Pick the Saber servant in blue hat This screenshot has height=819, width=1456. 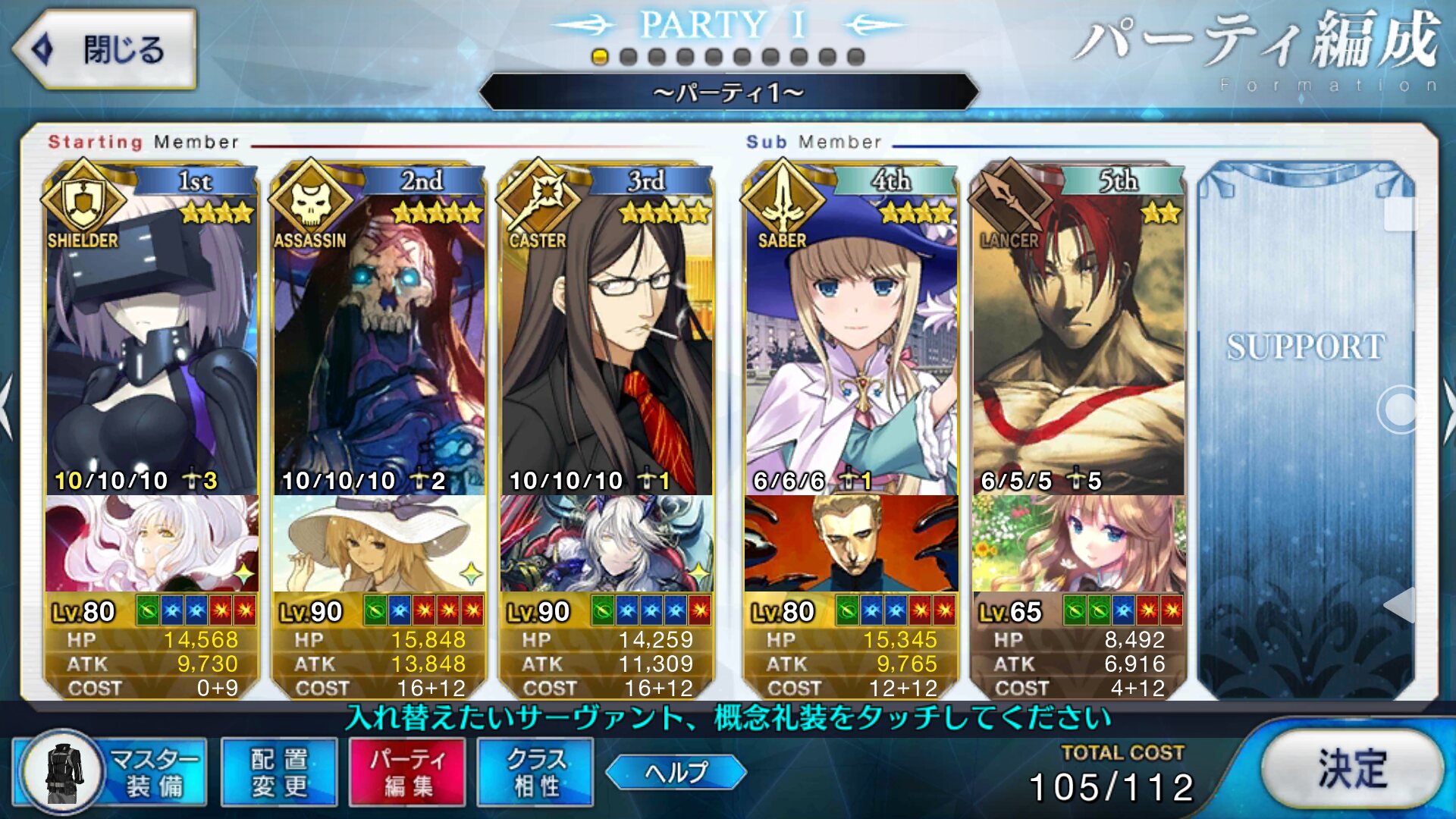coord(851,334)
